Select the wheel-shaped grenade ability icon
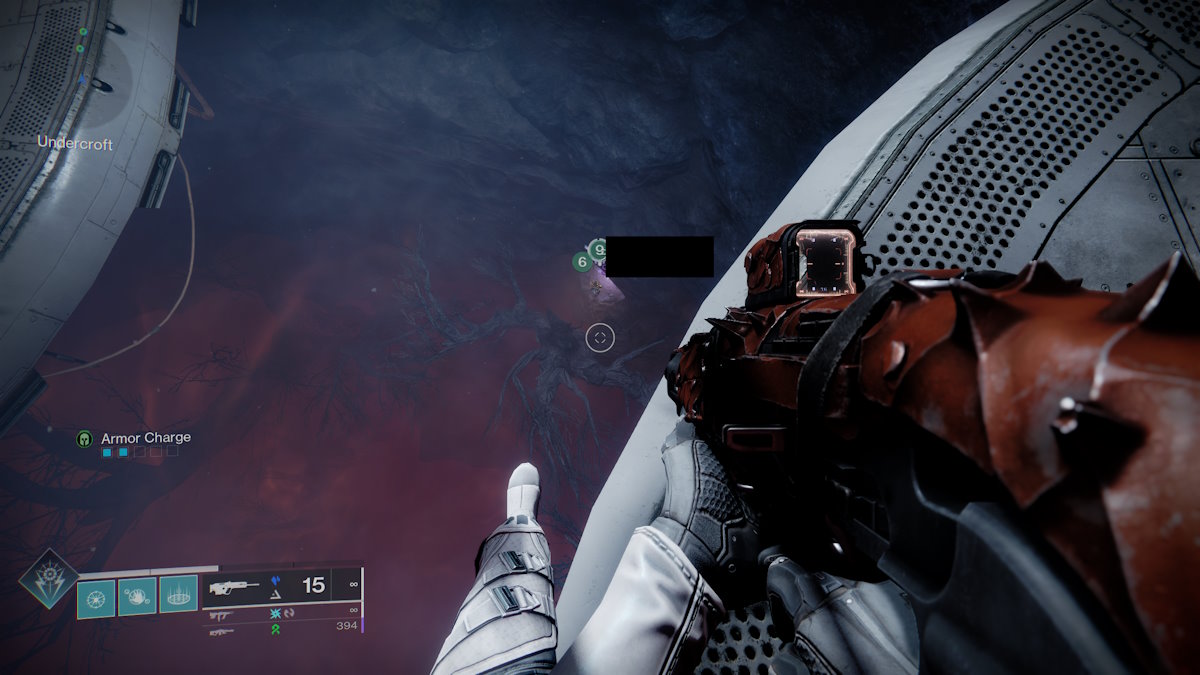Viewport: 1200px width, 675px height. 96,597
